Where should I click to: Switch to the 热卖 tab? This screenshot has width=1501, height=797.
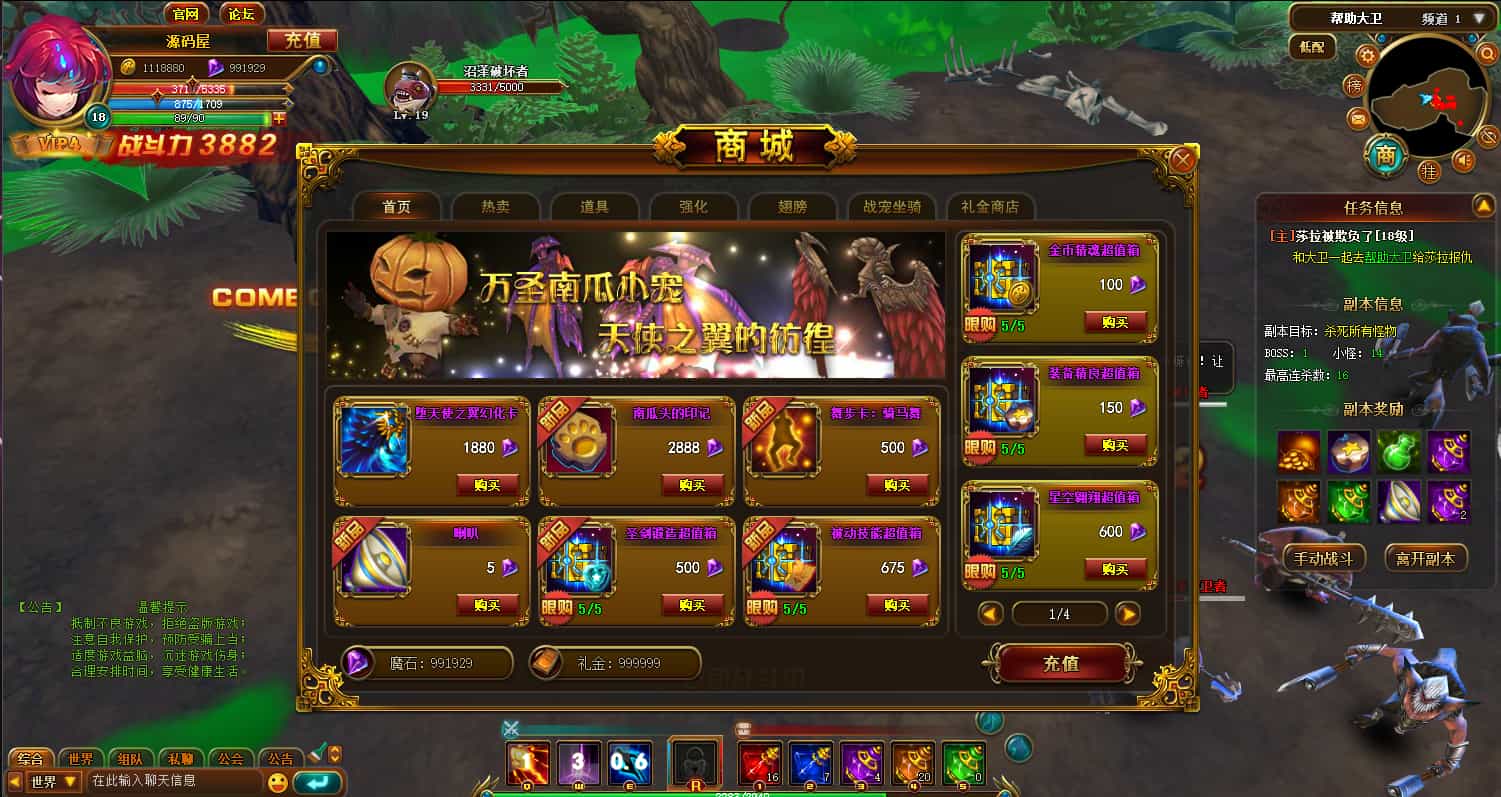pos(495,207)
